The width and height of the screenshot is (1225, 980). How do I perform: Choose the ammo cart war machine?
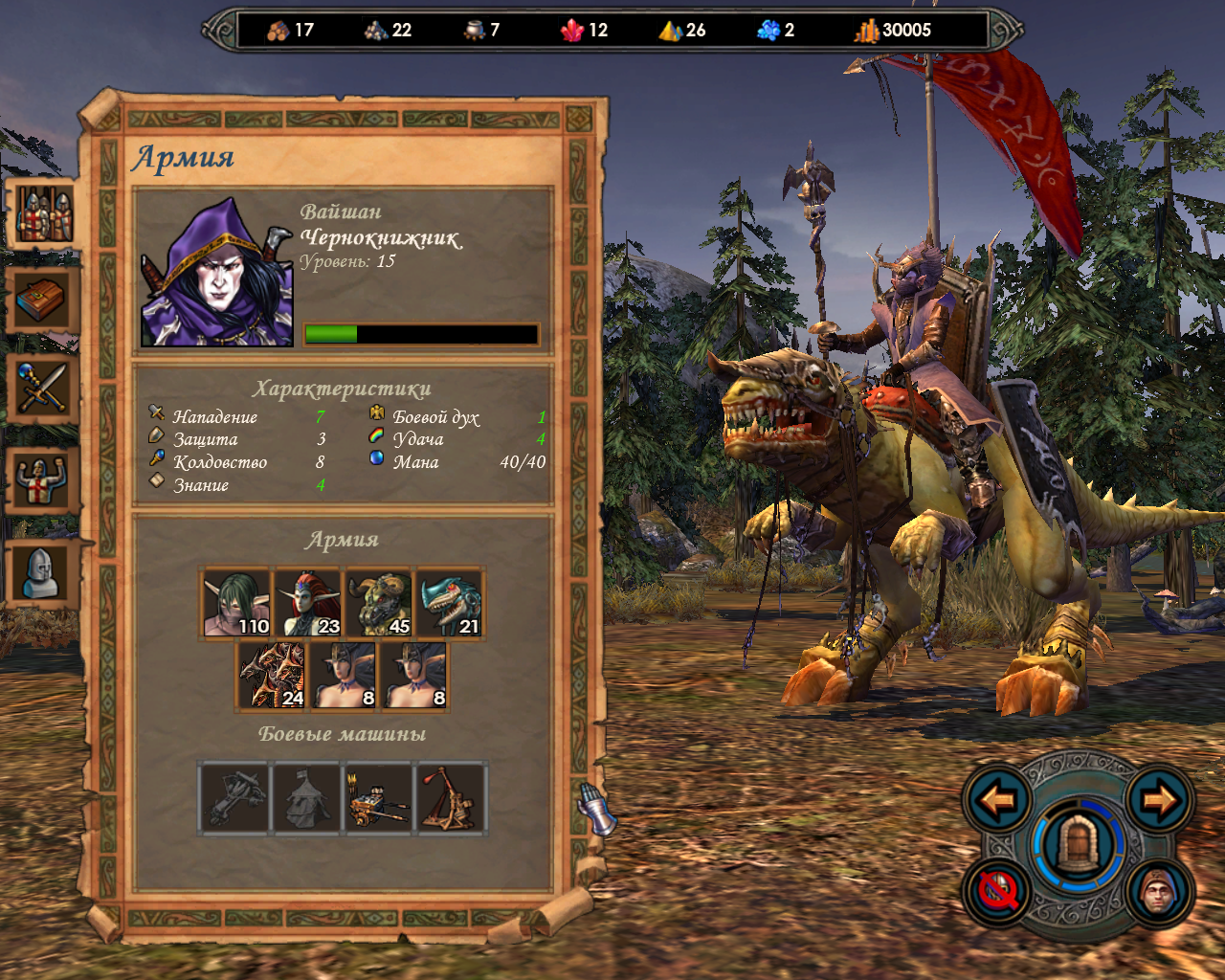pos(379,798)
